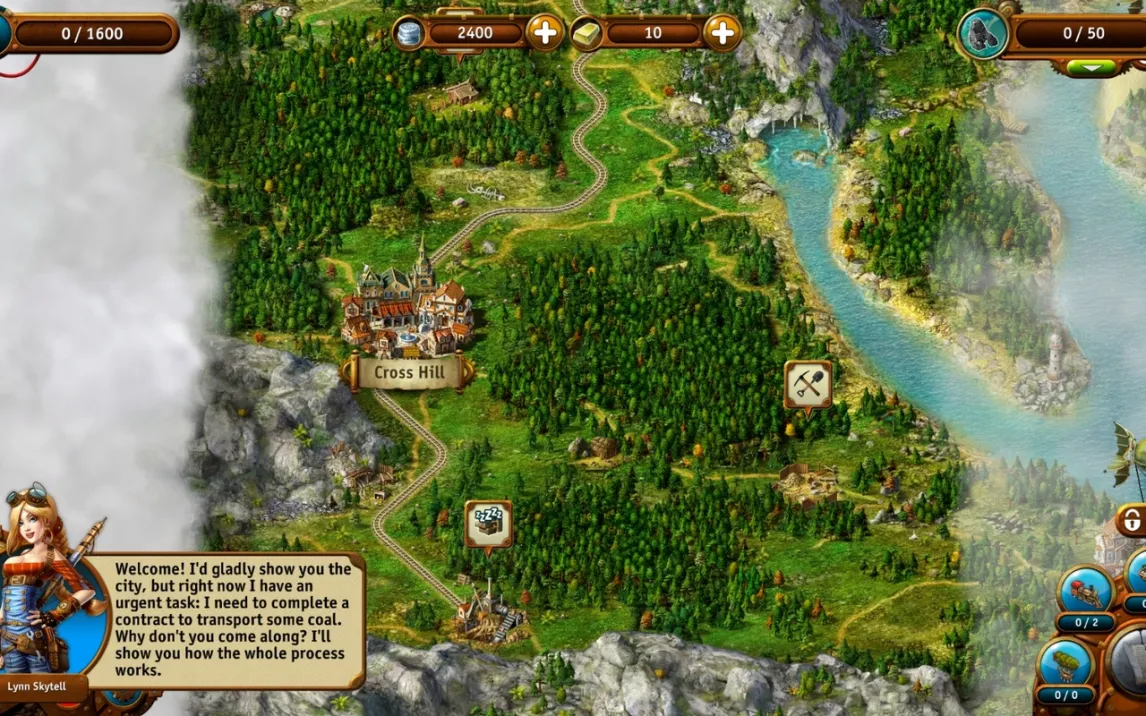Open the locomotive trains button

pyautogui.click(x=1086, y=590)
